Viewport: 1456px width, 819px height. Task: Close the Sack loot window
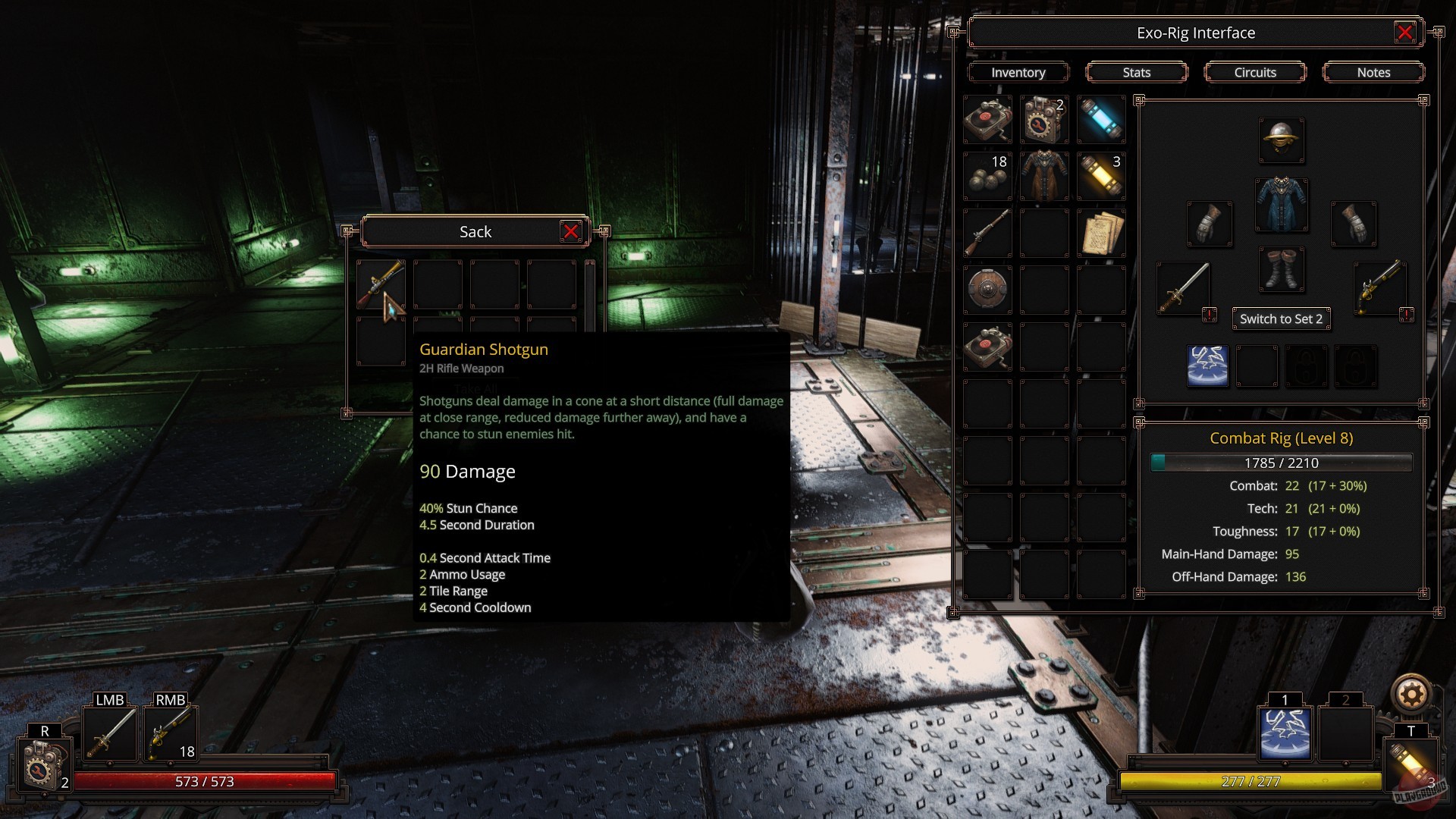573,232
